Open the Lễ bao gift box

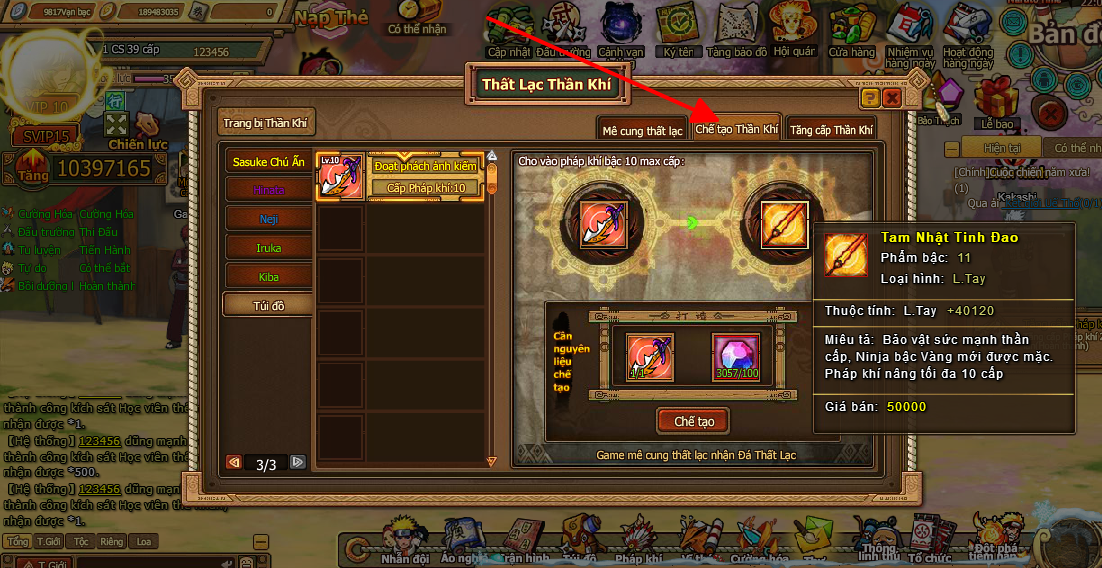(x=997, y=105)
